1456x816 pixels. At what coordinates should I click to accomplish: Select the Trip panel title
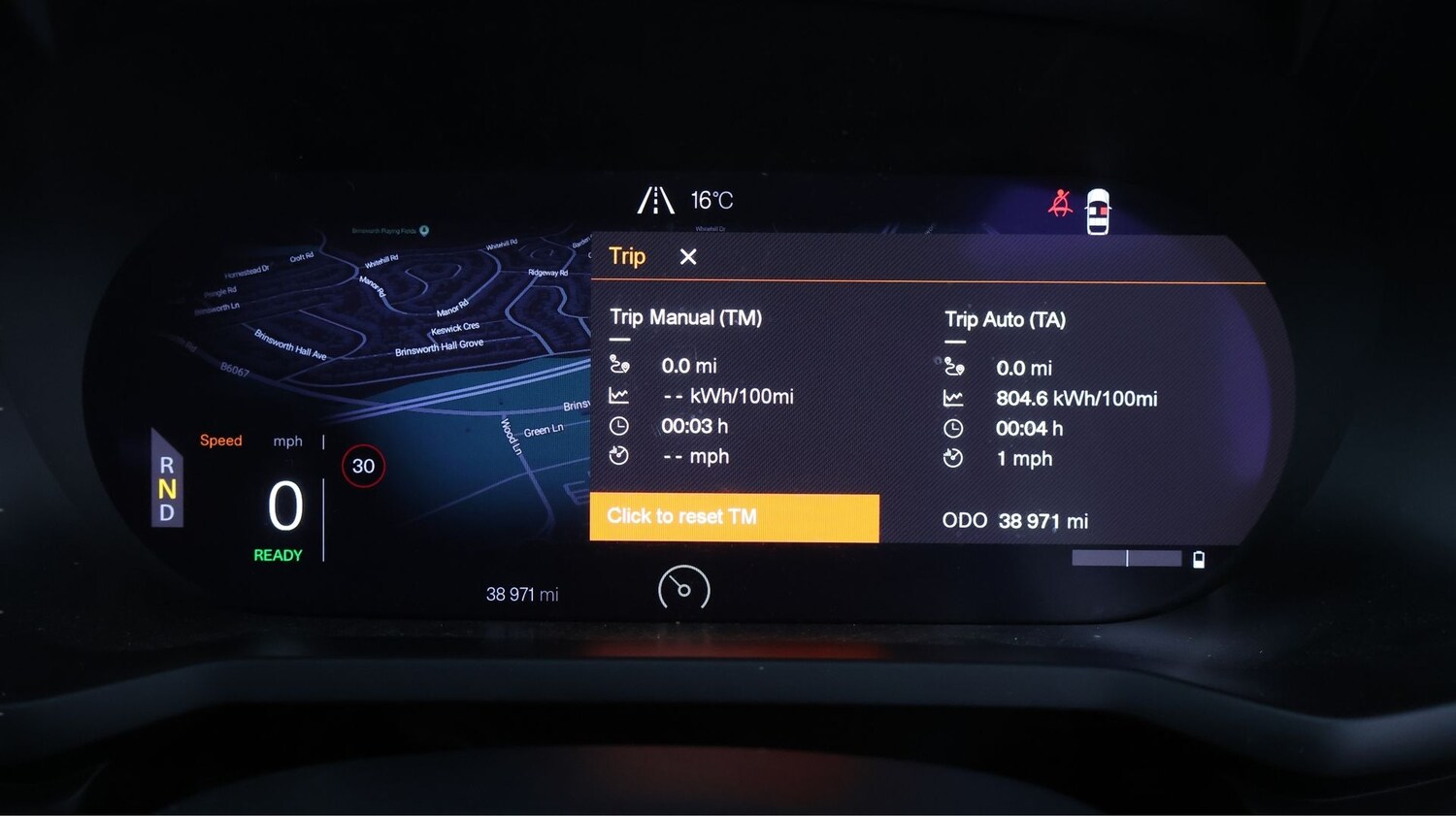(626, 256)
